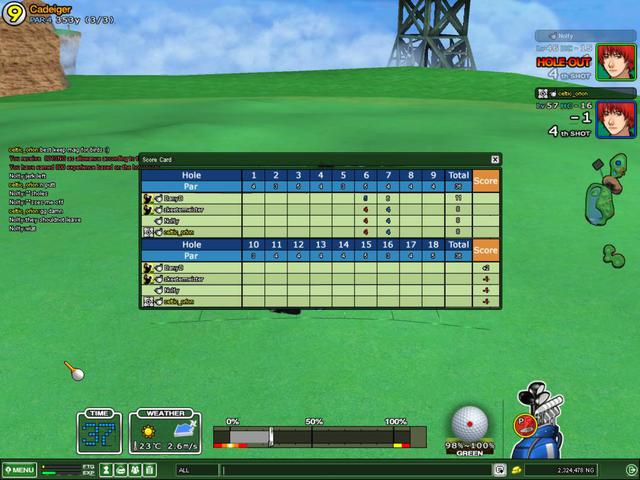
Task: Select celtic_orion's player portrait
Action: tap(613, 119)
